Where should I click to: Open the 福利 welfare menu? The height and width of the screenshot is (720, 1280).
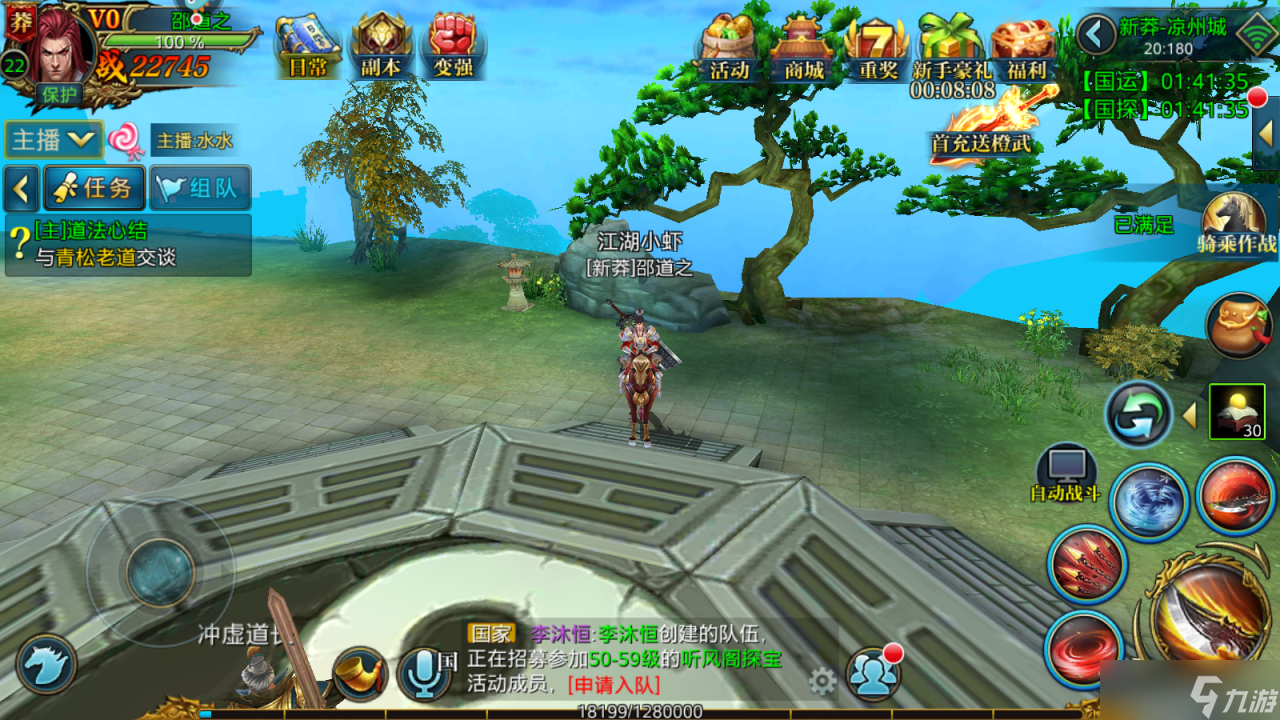1023,46
